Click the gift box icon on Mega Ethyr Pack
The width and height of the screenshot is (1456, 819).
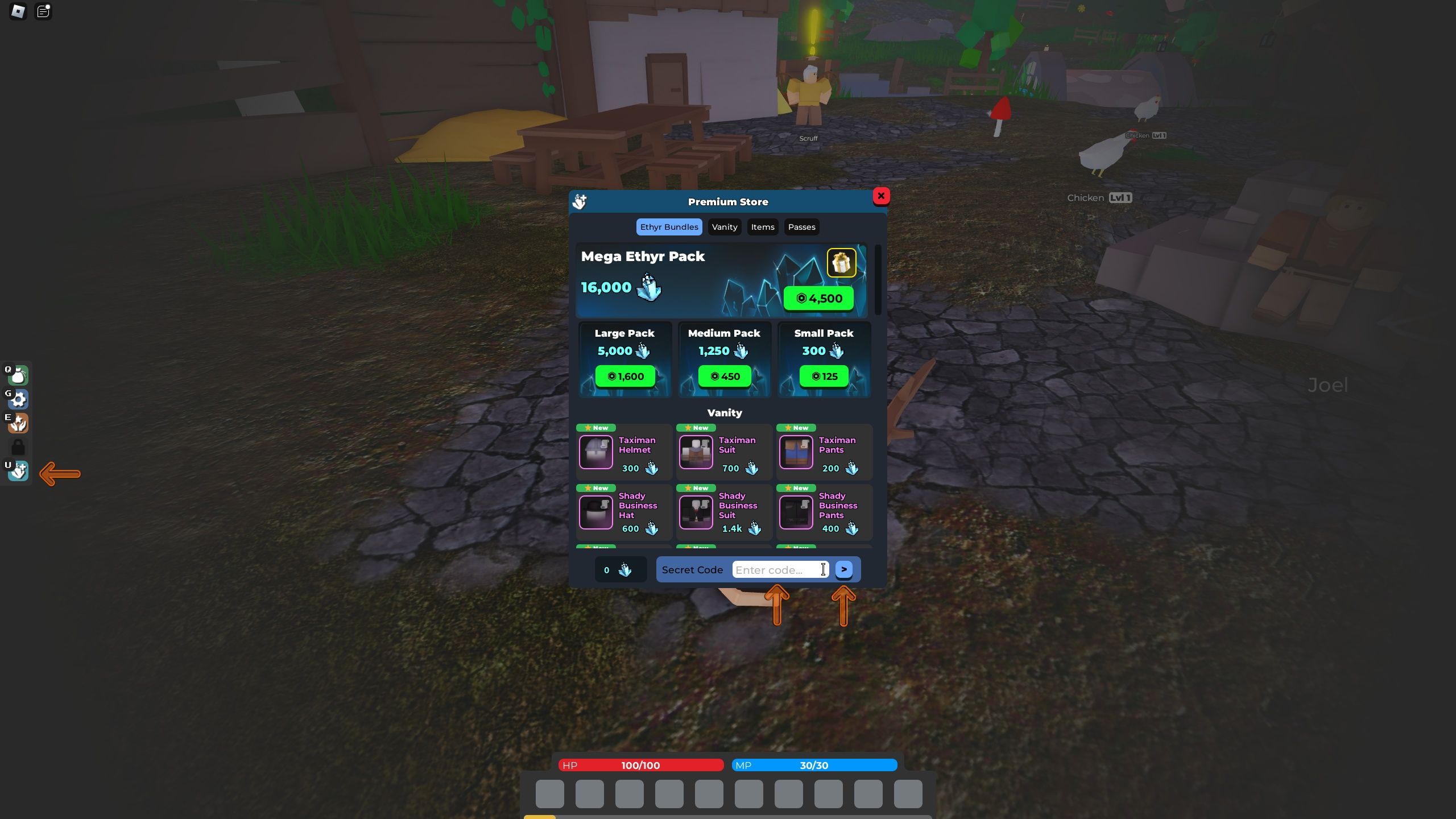tap(842, 262)
